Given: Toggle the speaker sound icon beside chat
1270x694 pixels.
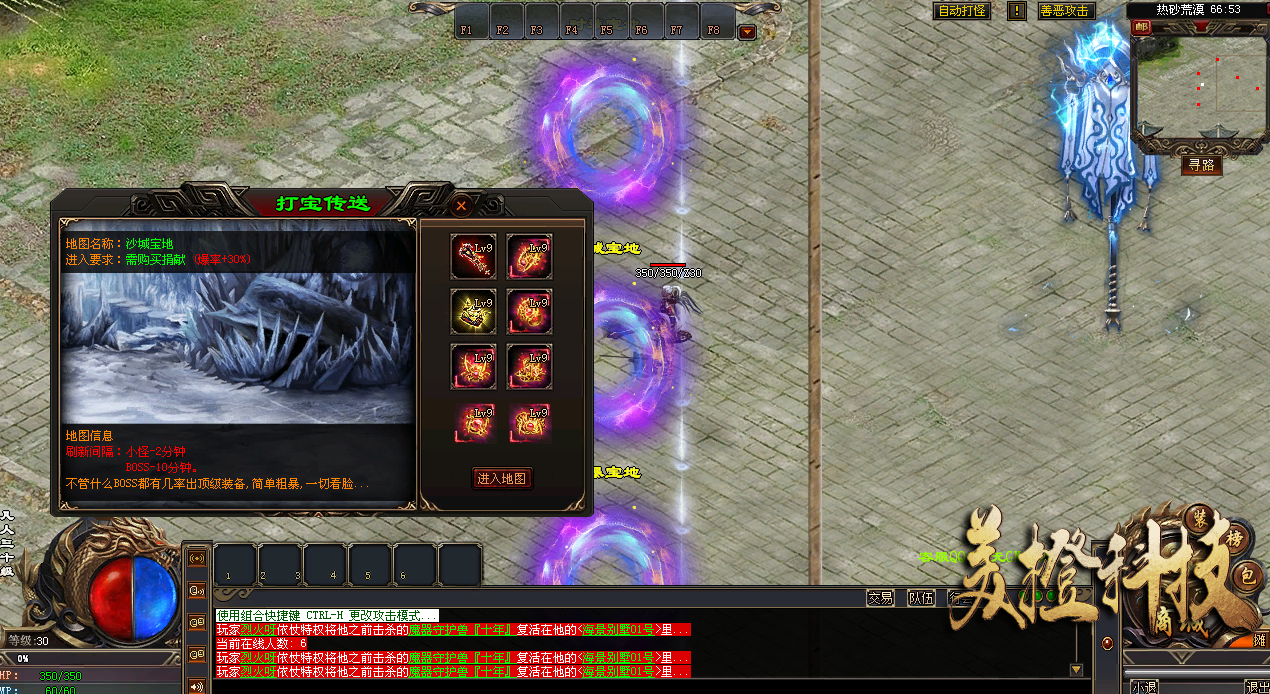Looking at the screenshot, I should pos(196,686).
